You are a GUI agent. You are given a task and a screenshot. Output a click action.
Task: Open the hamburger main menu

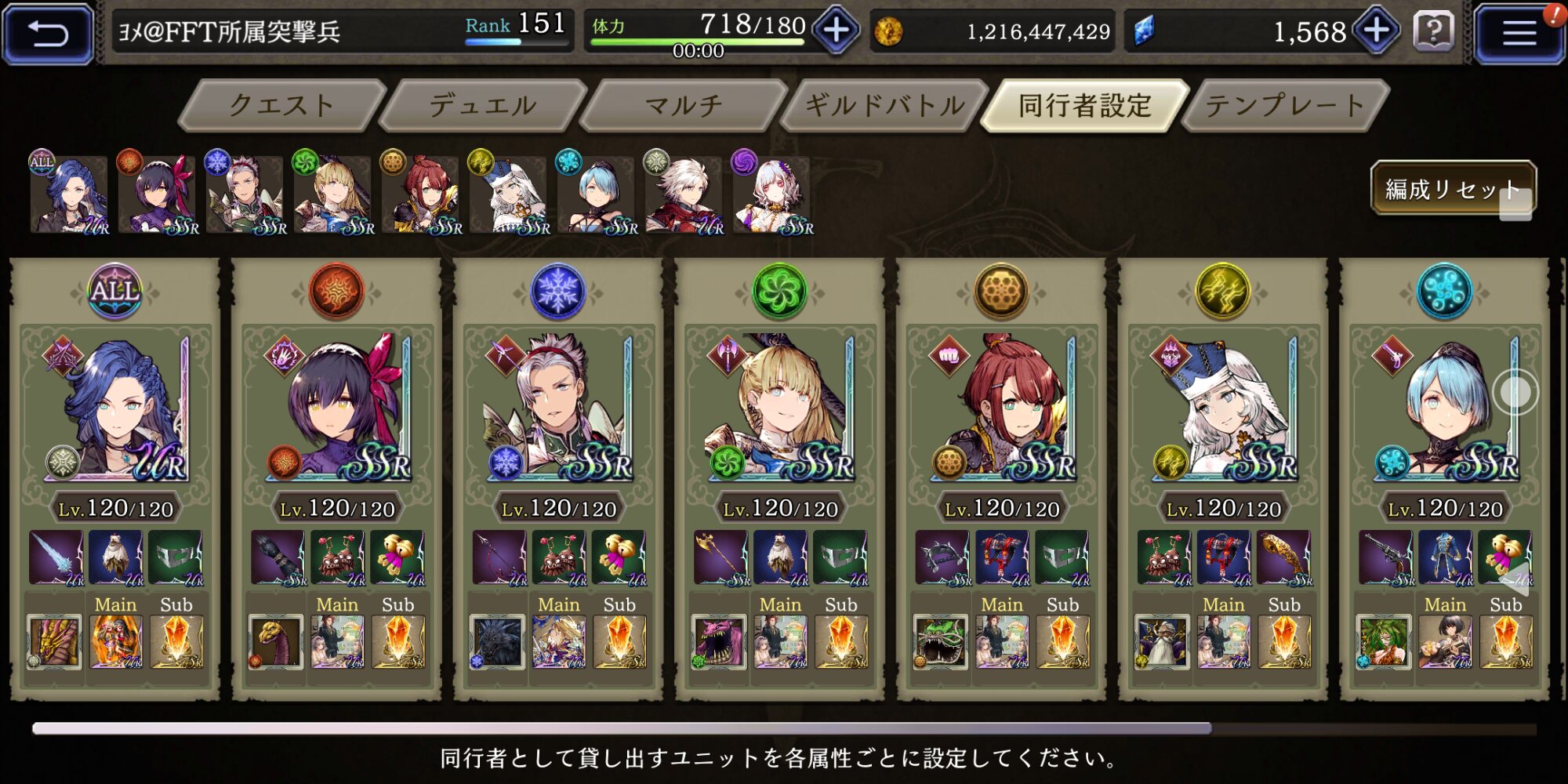(x=1518, y=33)
